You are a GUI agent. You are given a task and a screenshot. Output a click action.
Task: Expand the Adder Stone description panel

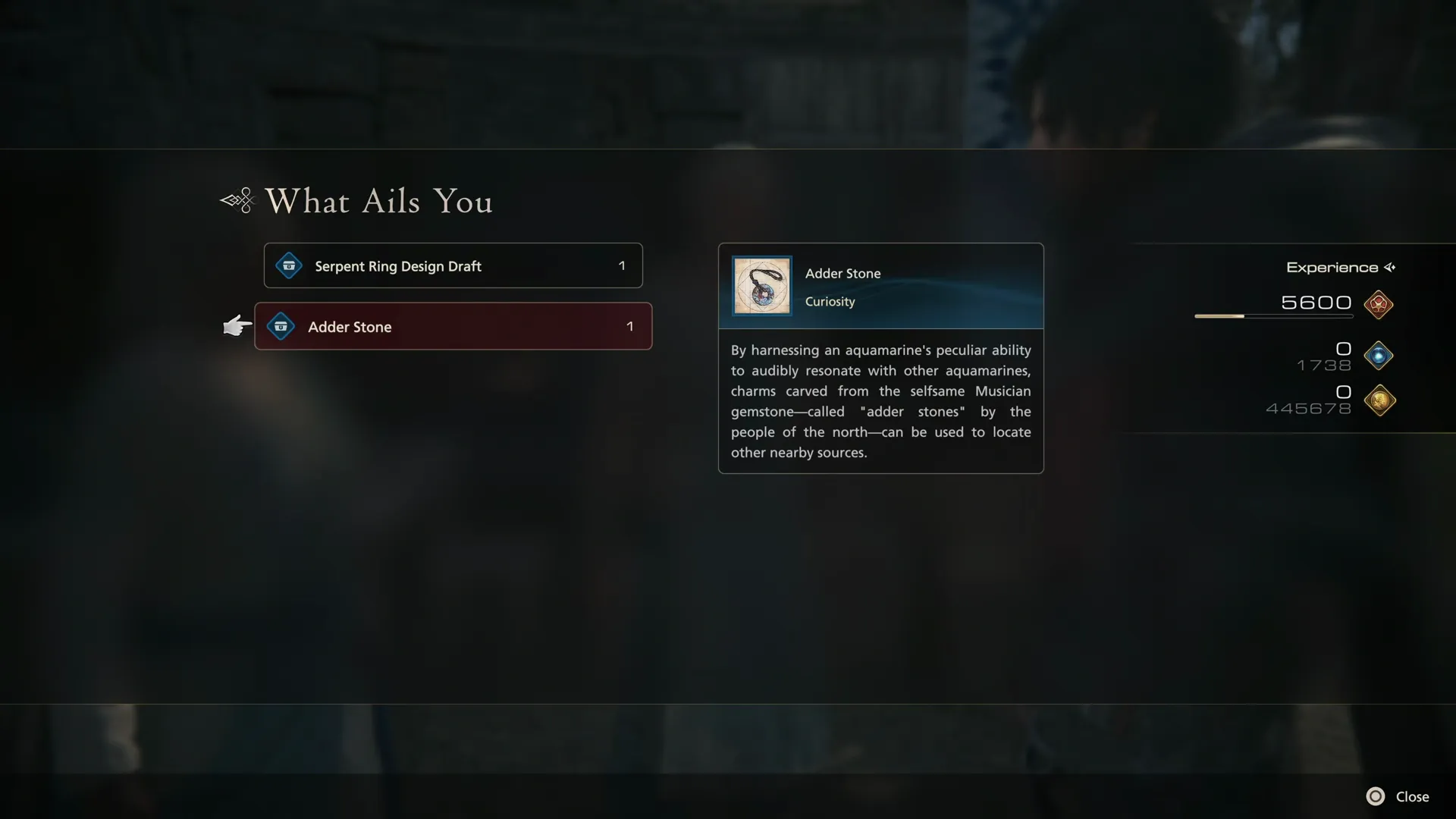[x=880, y=401]
